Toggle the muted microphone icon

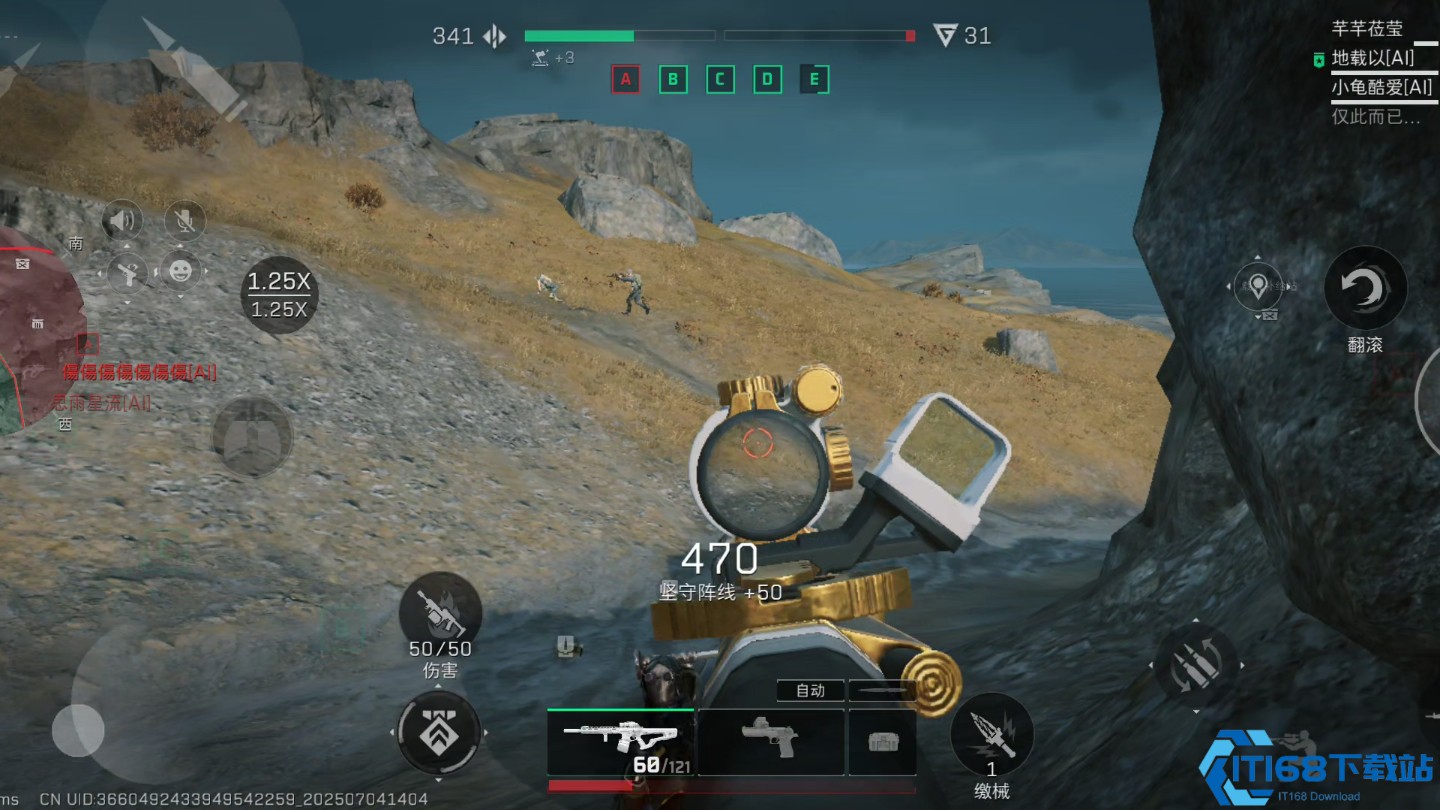pyautogui.click(x=182, y=220)
